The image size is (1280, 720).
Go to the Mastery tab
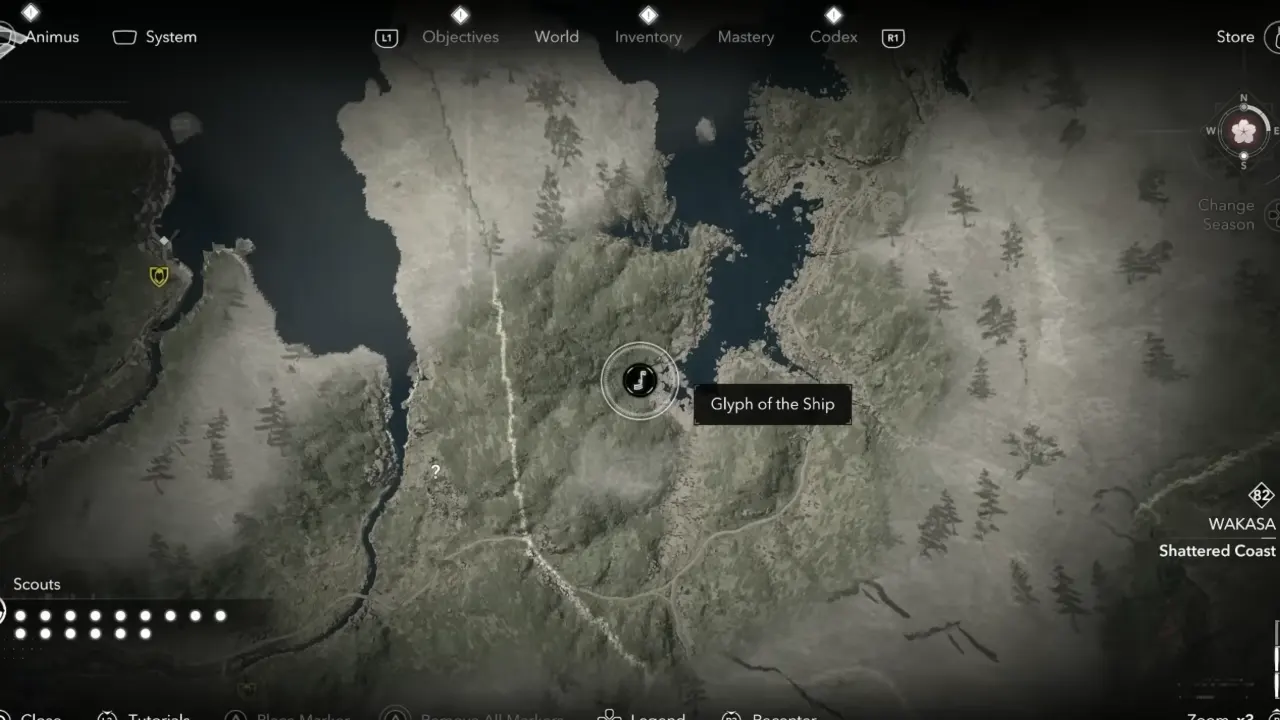(746, 37)
